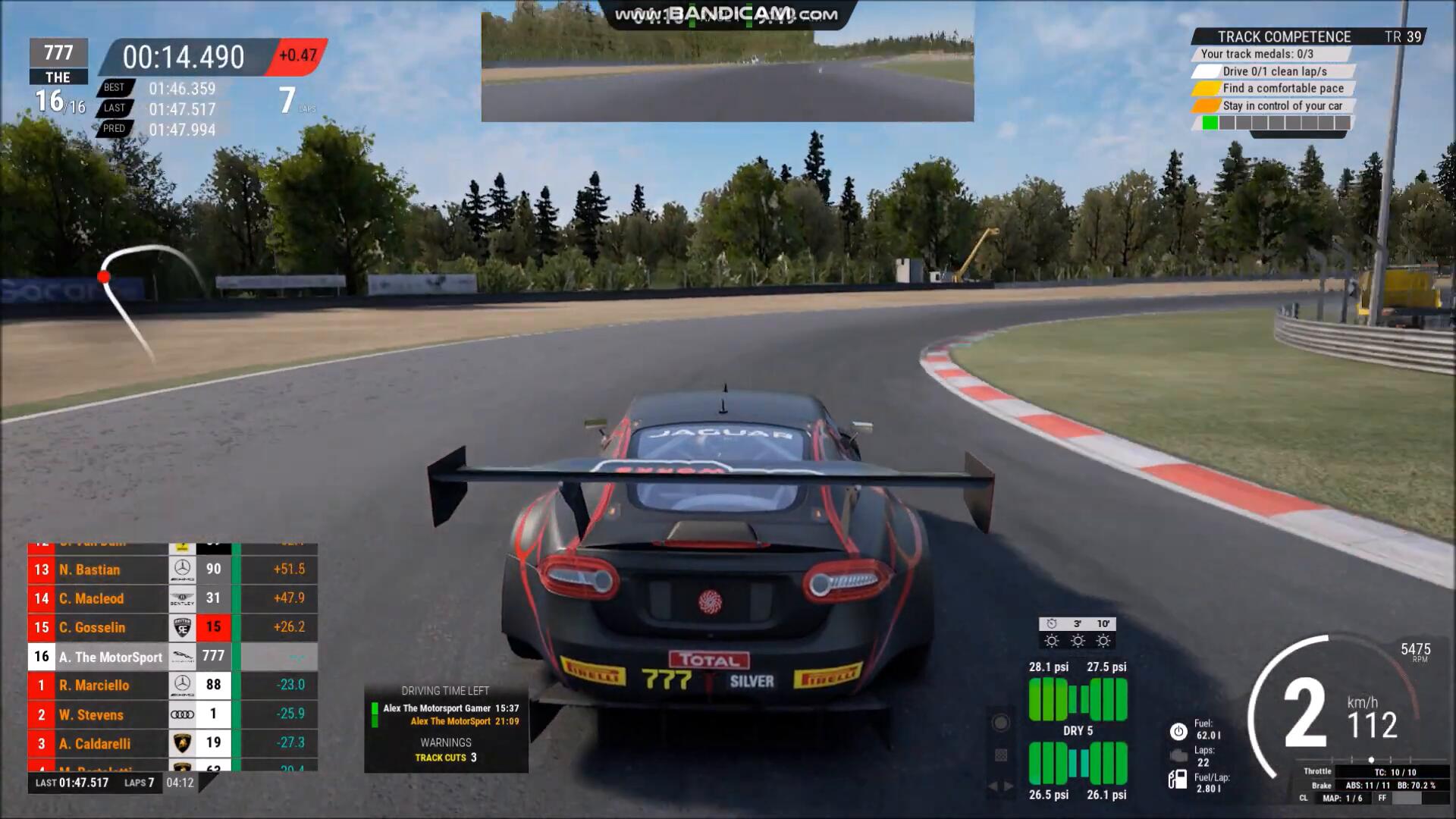The height and width of the screenshot is (819, 1456).
Task: Click the fuel pump icon
Action: 1178,779
